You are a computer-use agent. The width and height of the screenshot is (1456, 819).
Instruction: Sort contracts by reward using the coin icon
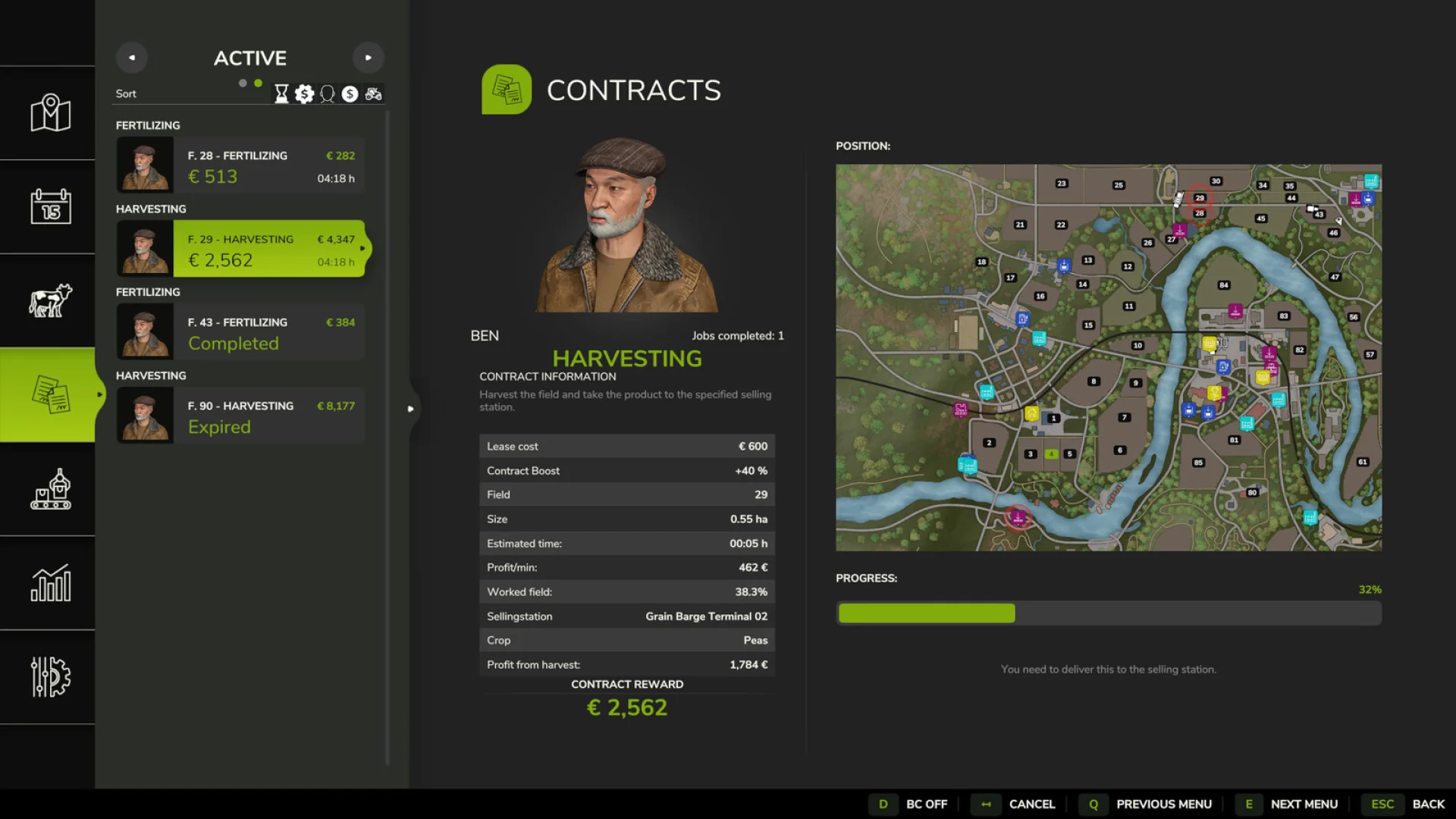[x=305, y=93]
